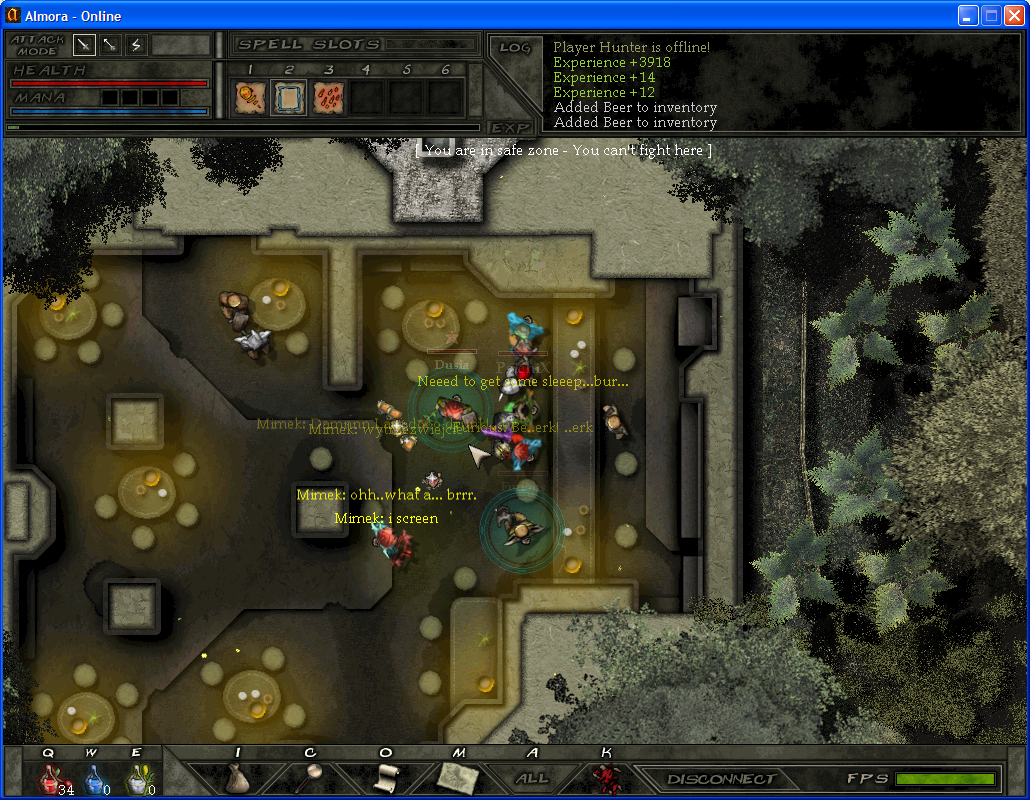Open the scroll icon panel
Viewport: 1030px width, 800px height.
pos(386,778)
